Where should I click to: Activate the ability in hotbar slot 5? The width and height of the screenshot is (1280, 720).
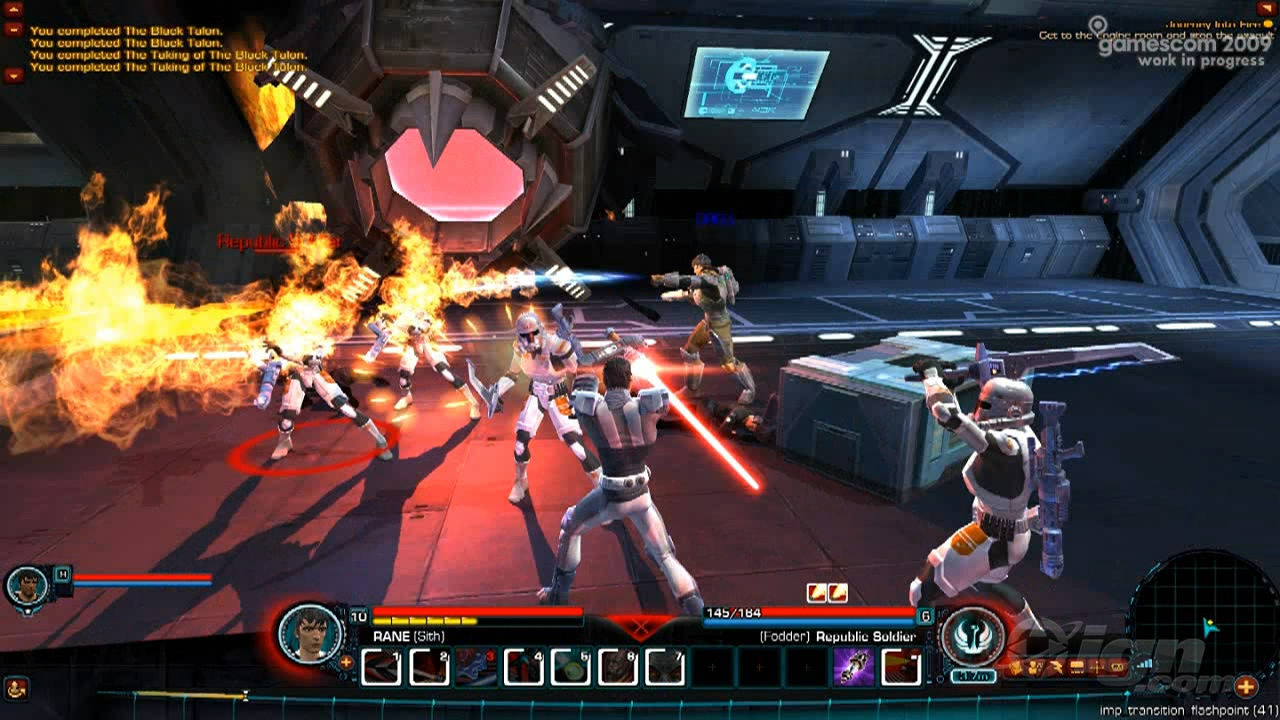[x=570, y=667]
